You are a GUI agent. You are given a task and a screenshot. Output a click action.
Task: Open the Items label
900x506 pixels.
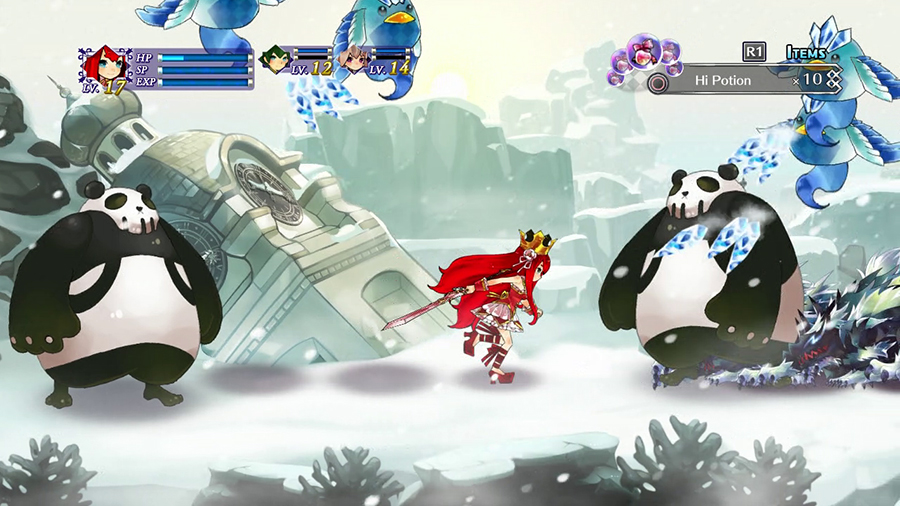click(x=806, y=53)
